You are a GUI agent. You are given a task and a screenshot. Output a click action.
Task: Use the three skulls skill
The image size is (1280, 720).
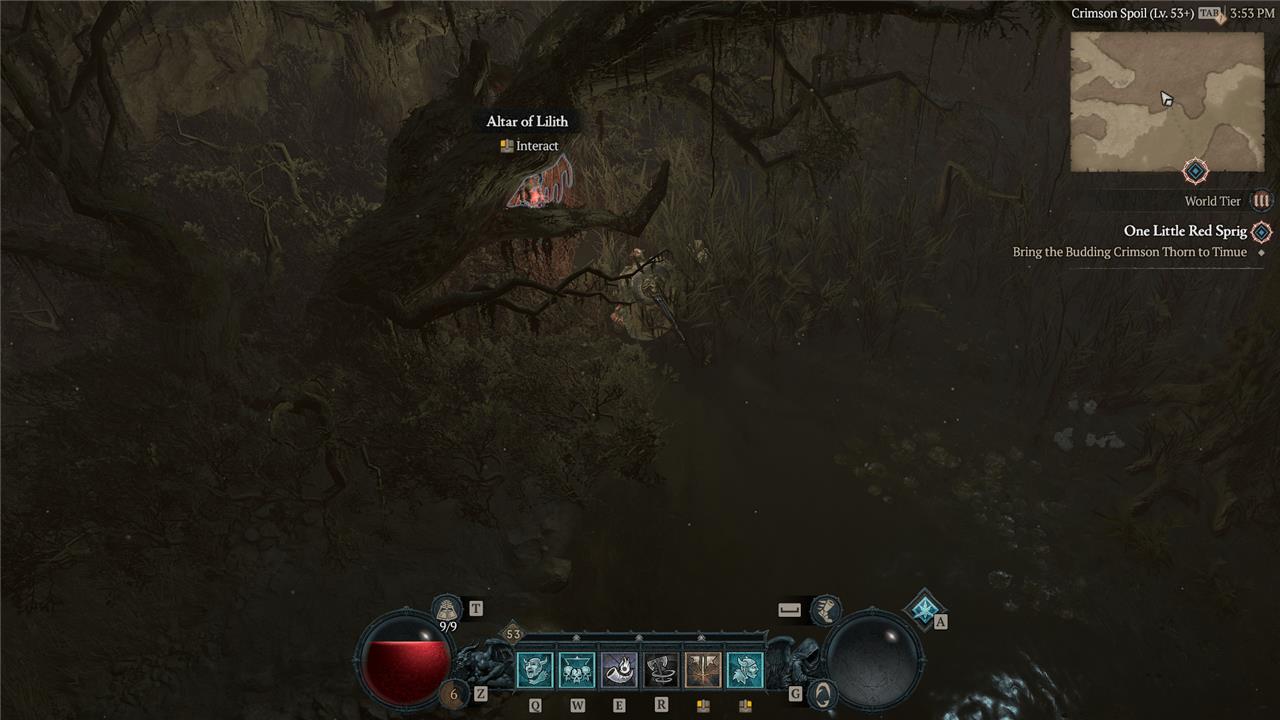(x=577, y=670)
